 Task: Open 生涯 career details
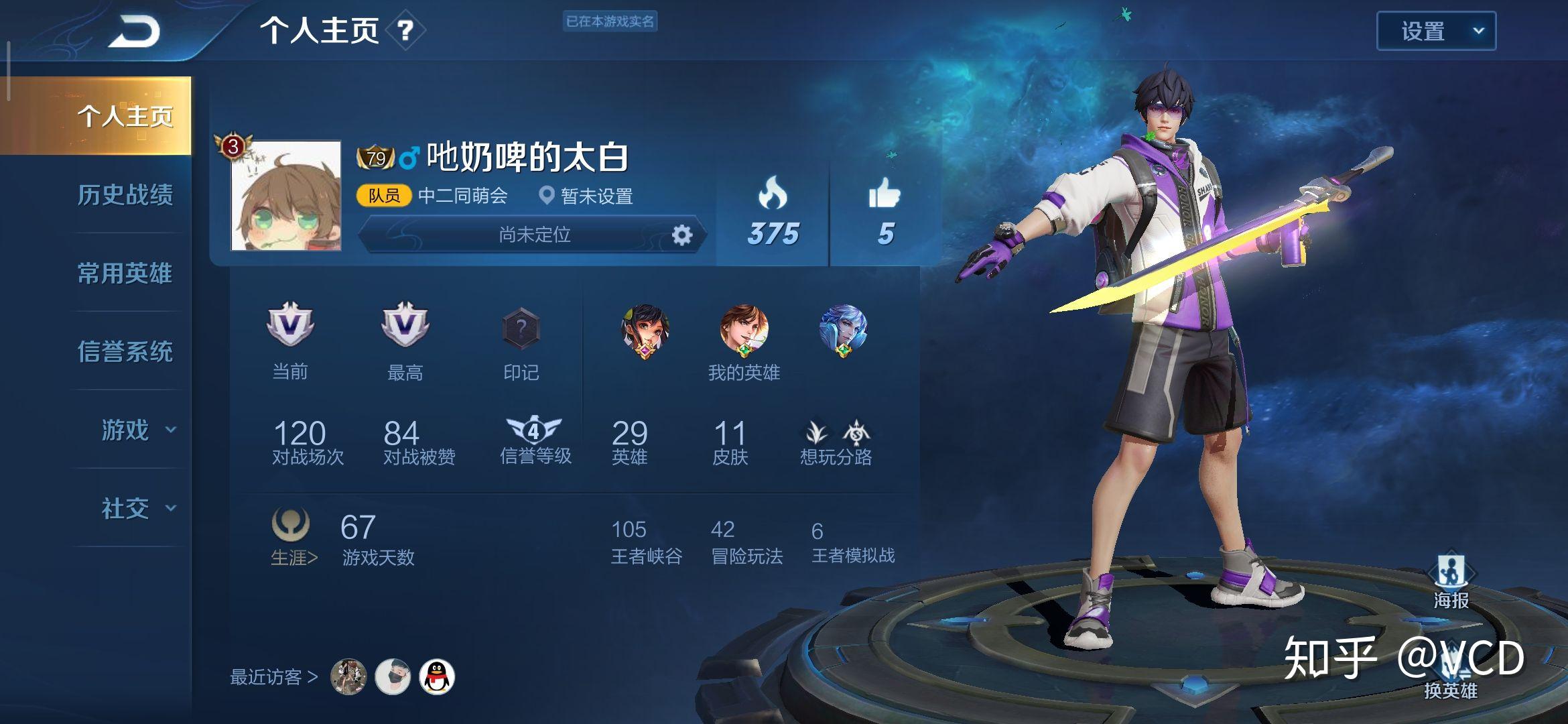point(293,556)
